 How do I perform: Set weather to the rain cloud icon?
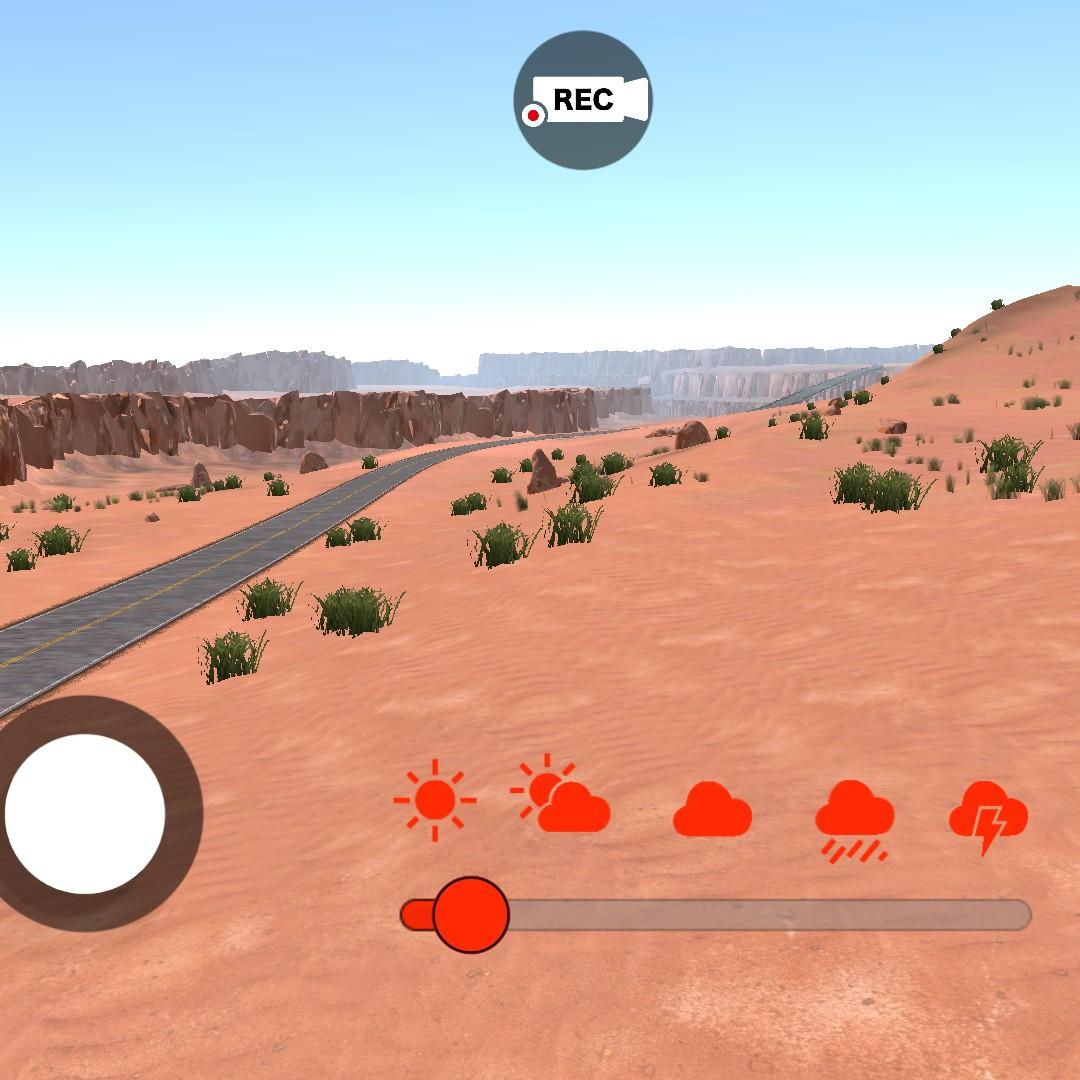coord(854,820)
